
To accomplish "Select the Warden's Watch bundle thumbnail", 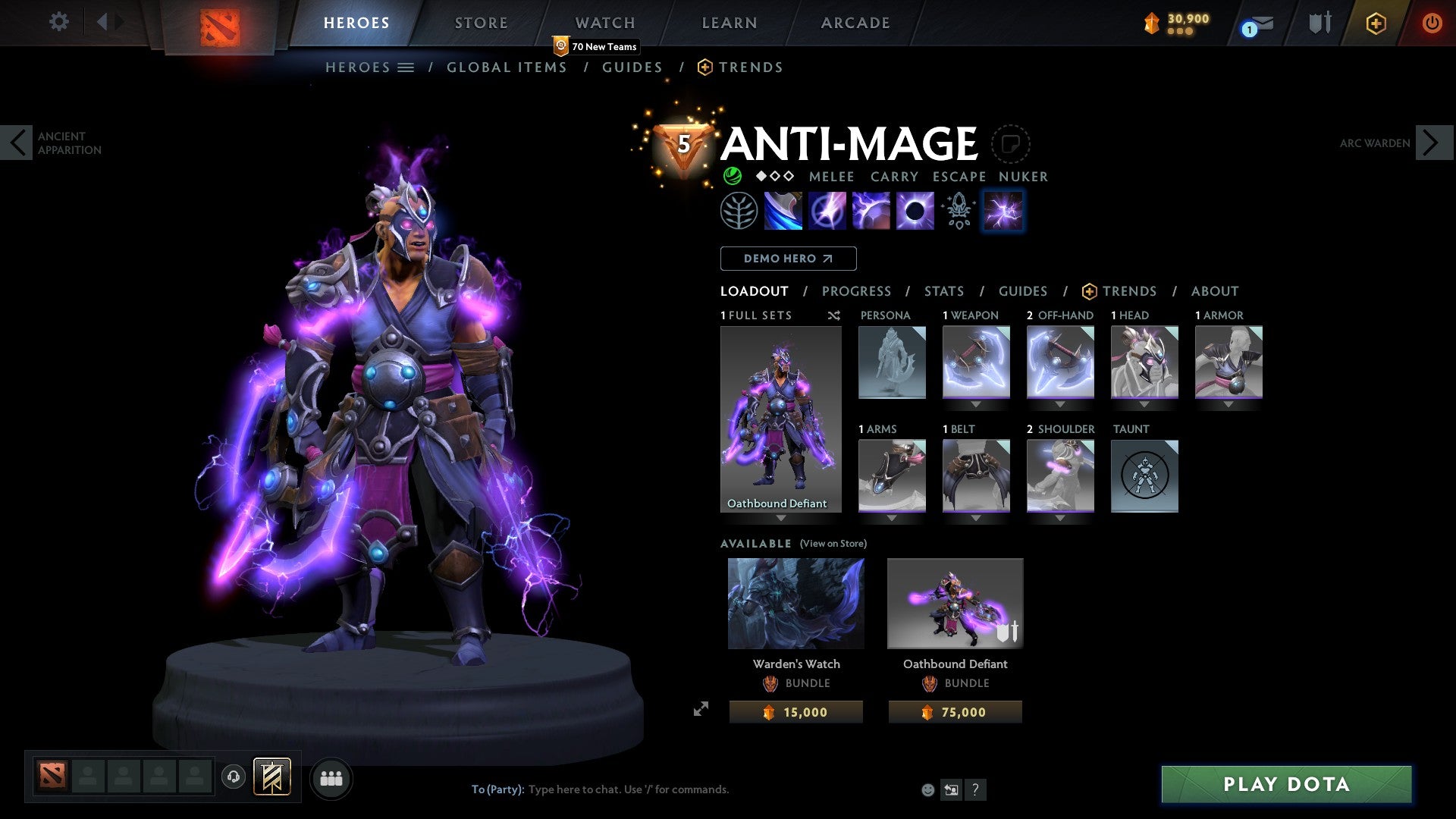I will (795, 602).
